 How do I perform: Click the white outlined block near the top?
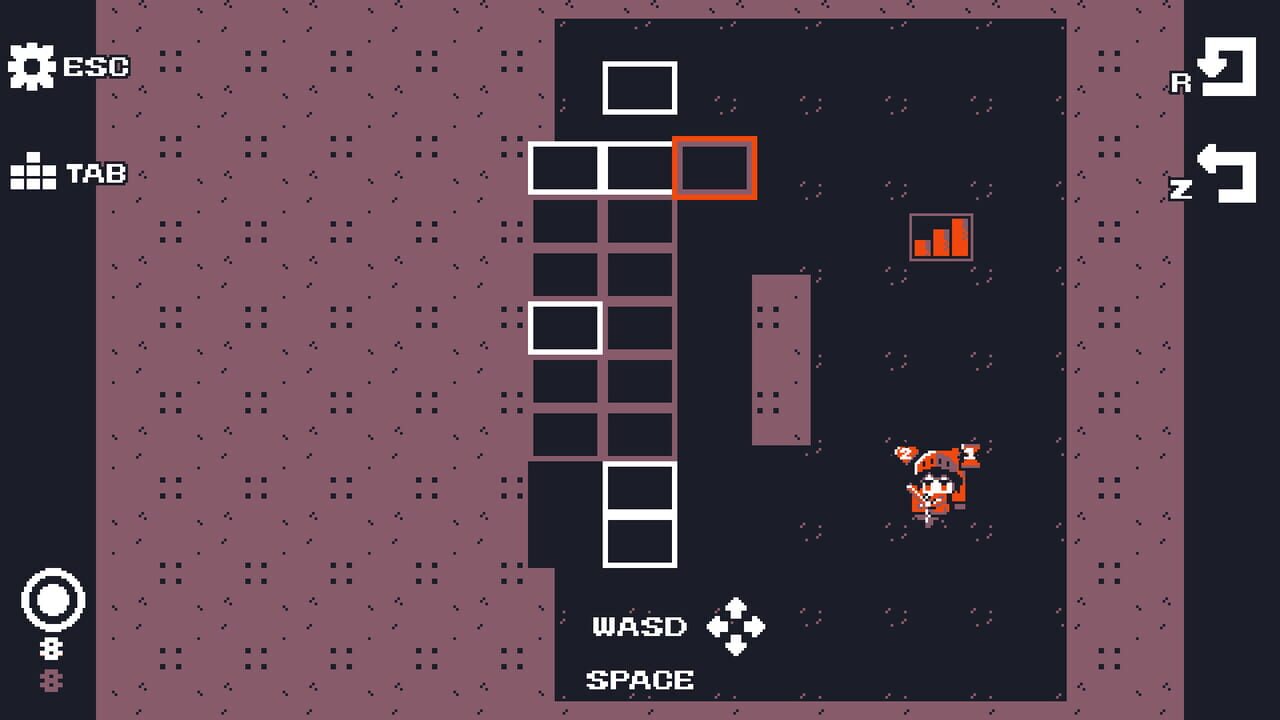640,89
